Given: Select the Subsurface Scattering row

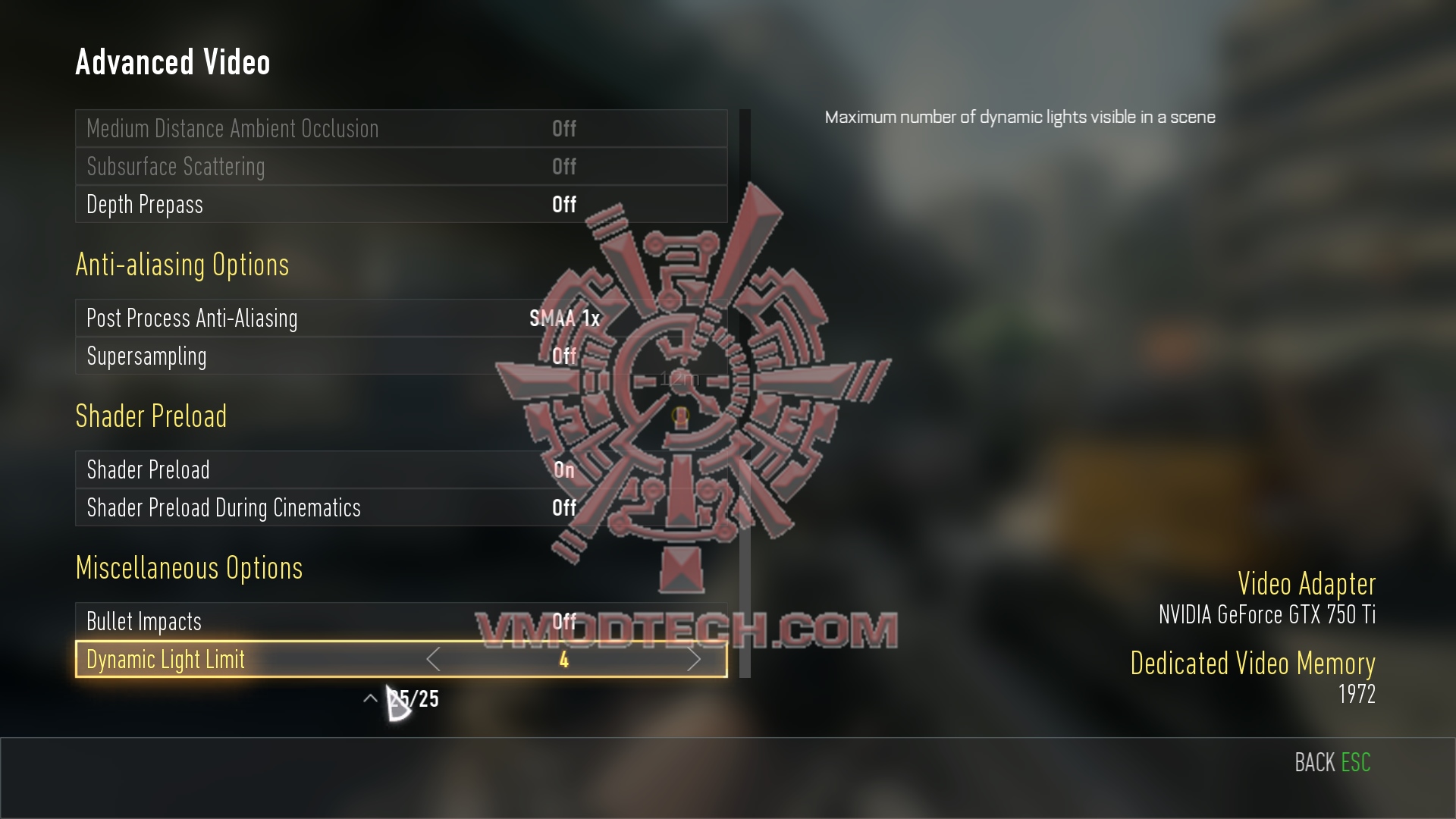Looking at the screenshot, I should 400,167.
